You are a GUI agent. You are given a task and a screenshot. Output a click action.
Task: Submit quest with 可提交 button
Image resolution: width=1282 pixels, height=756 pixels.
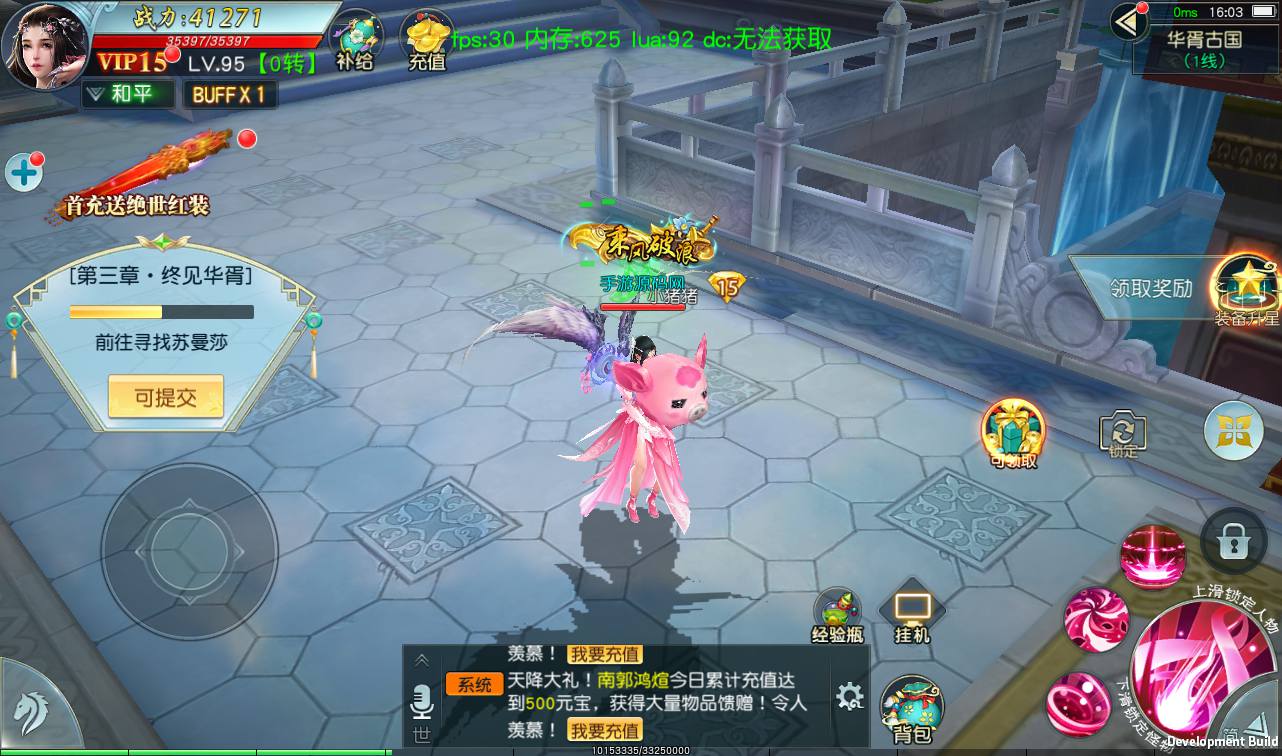pos(165,398)
